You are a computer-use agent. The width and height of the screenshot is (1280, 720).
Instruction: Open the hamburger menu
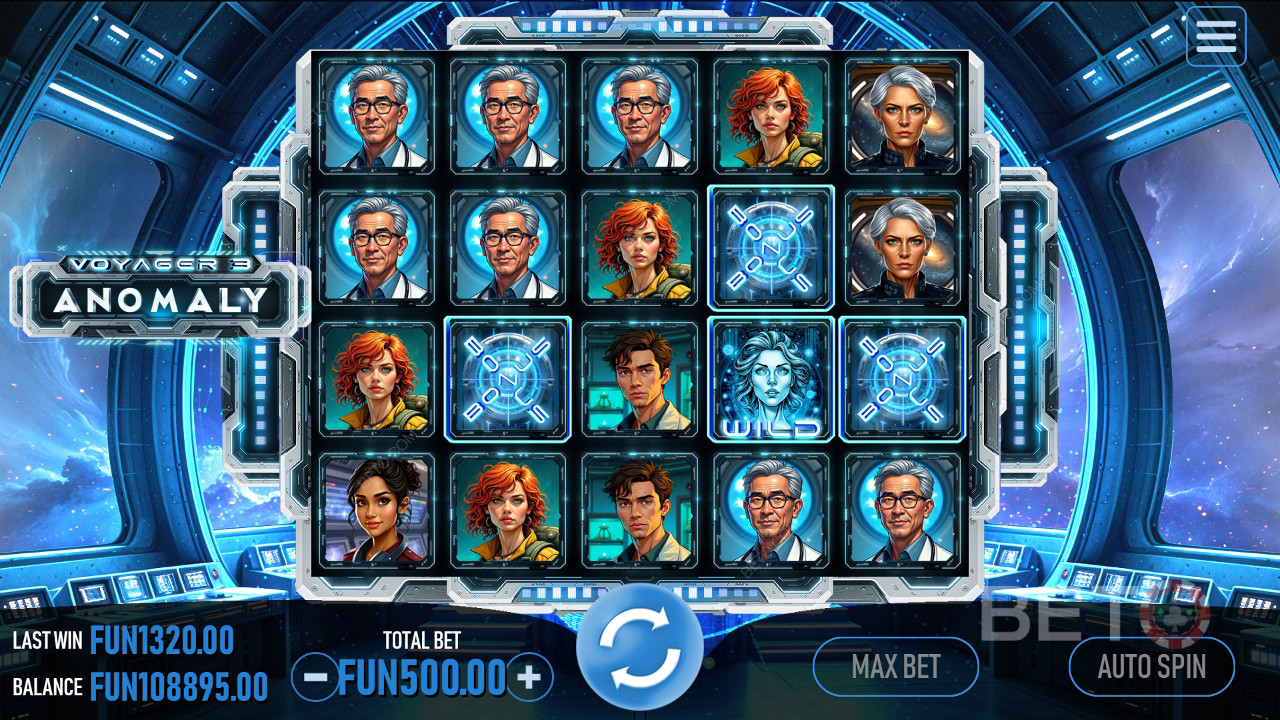pyautogui.click(x=1216, y=36)
